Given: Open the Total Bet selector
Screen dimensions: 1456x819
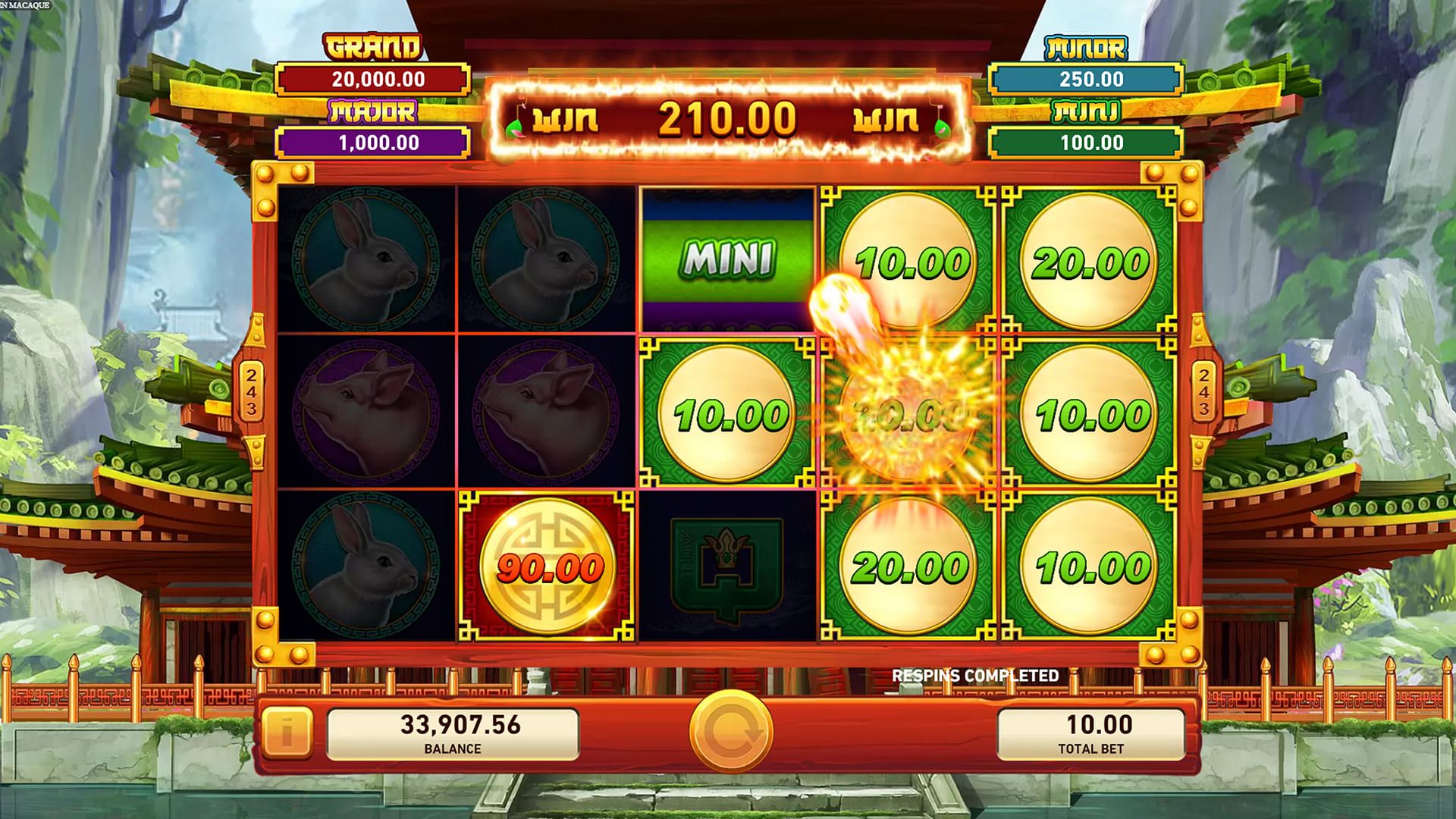Looking at the screenshot, I should click(1090, 733).
